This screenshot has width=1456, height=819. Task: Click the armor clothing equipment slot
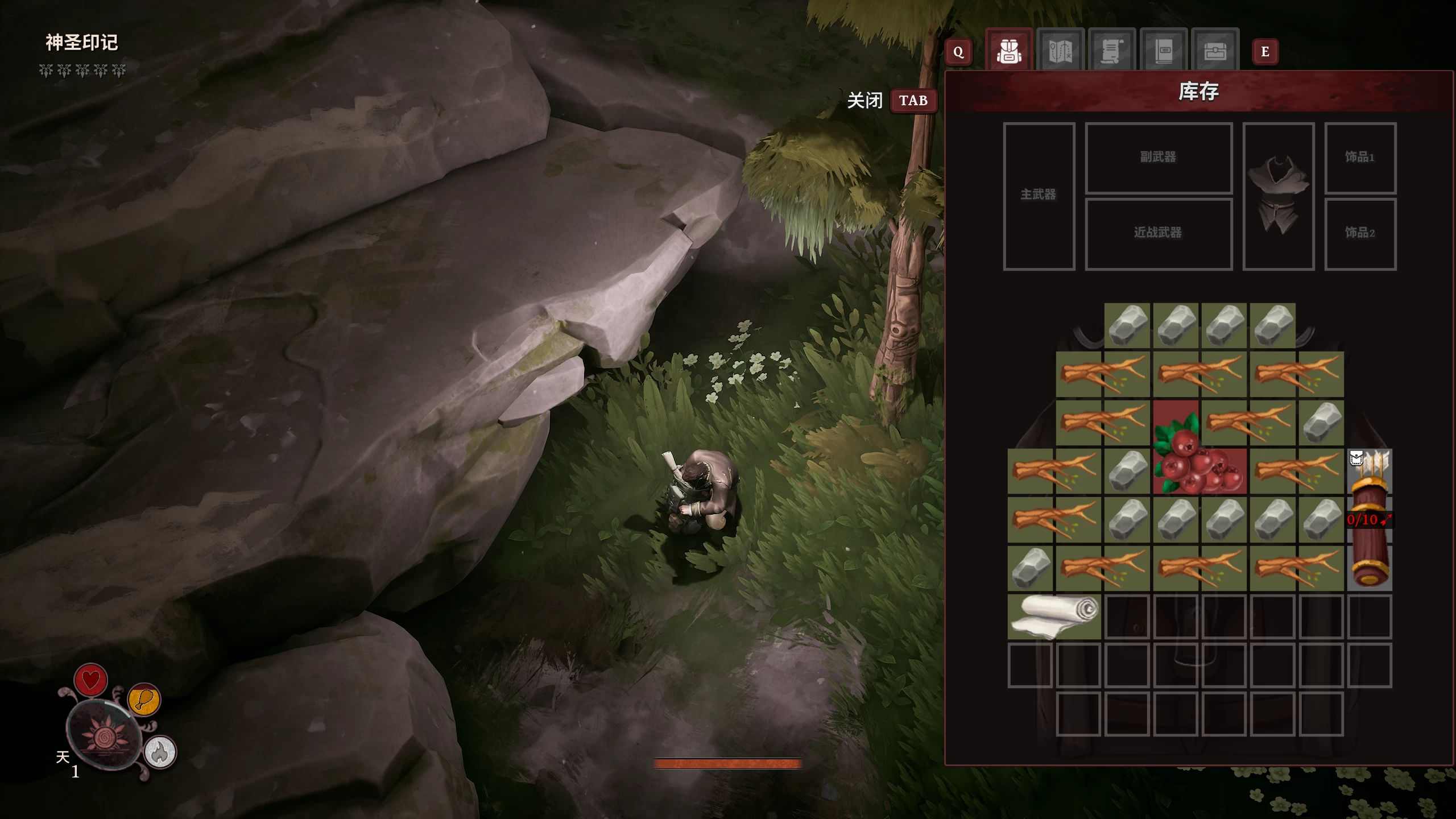click(1279, 196)
